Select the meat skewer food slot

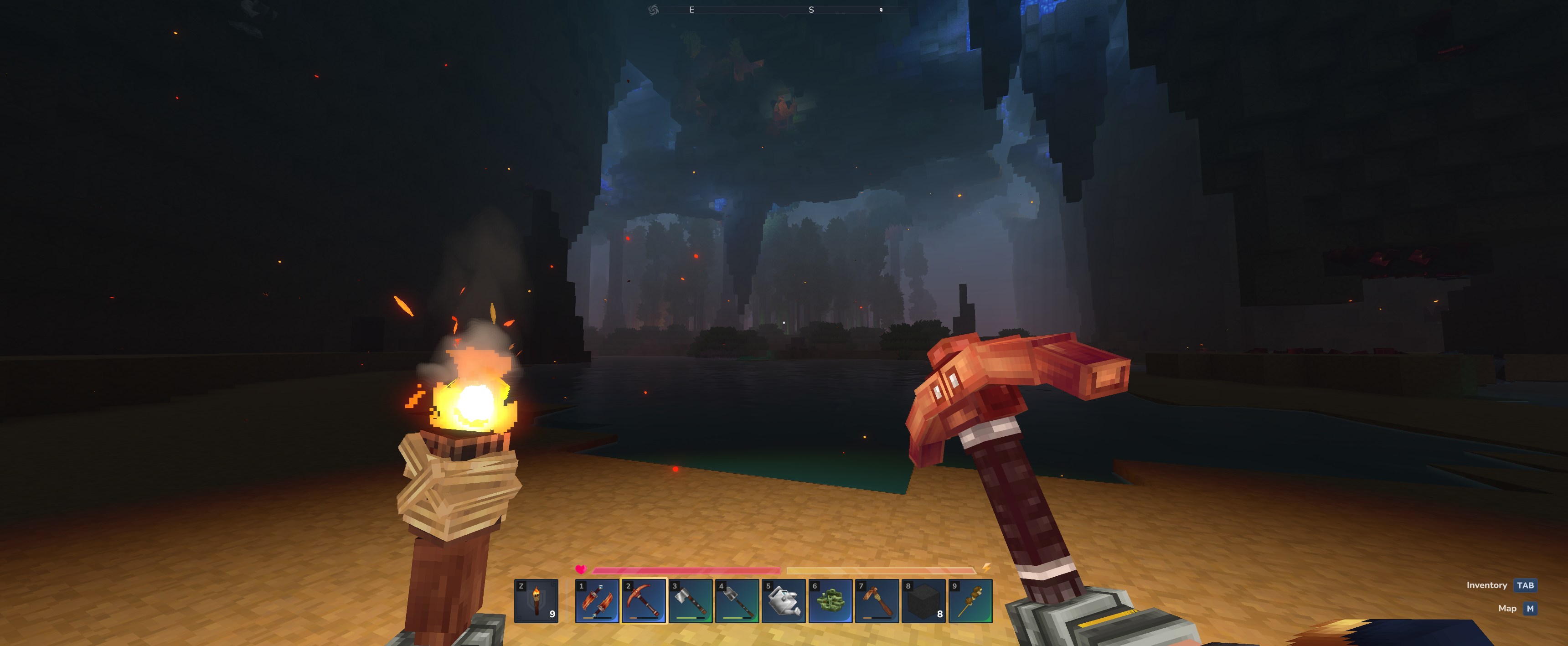pyautogui.click(x=970, y=601)
